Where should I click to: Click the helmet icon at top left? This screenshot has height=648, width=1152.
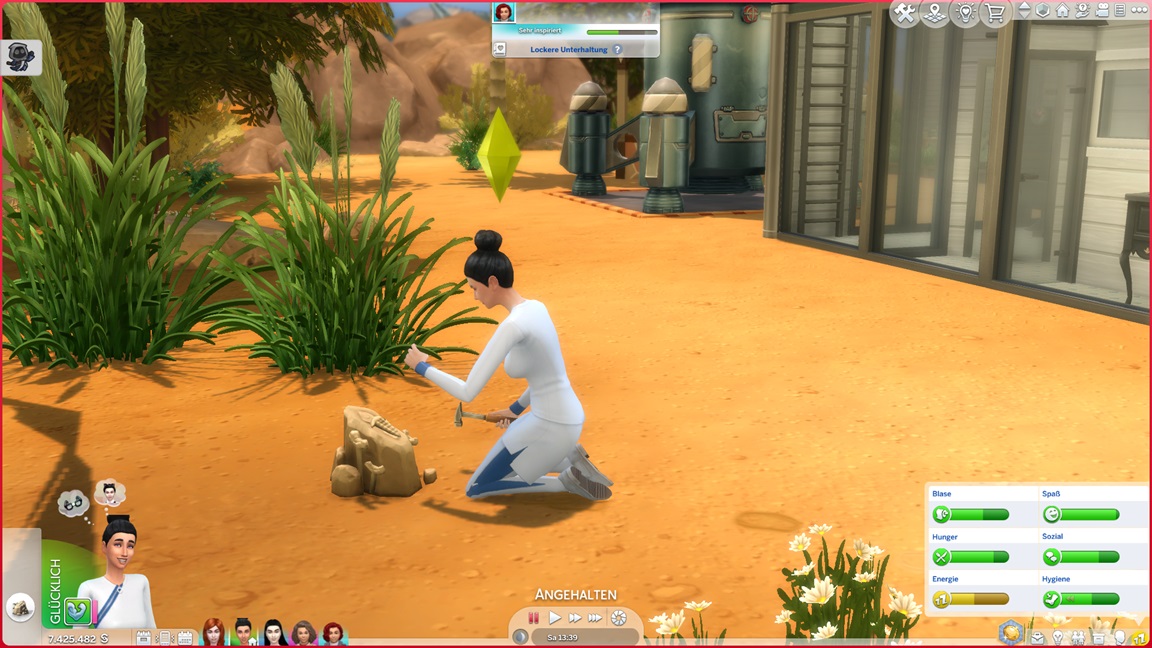[x=20, y=57]
